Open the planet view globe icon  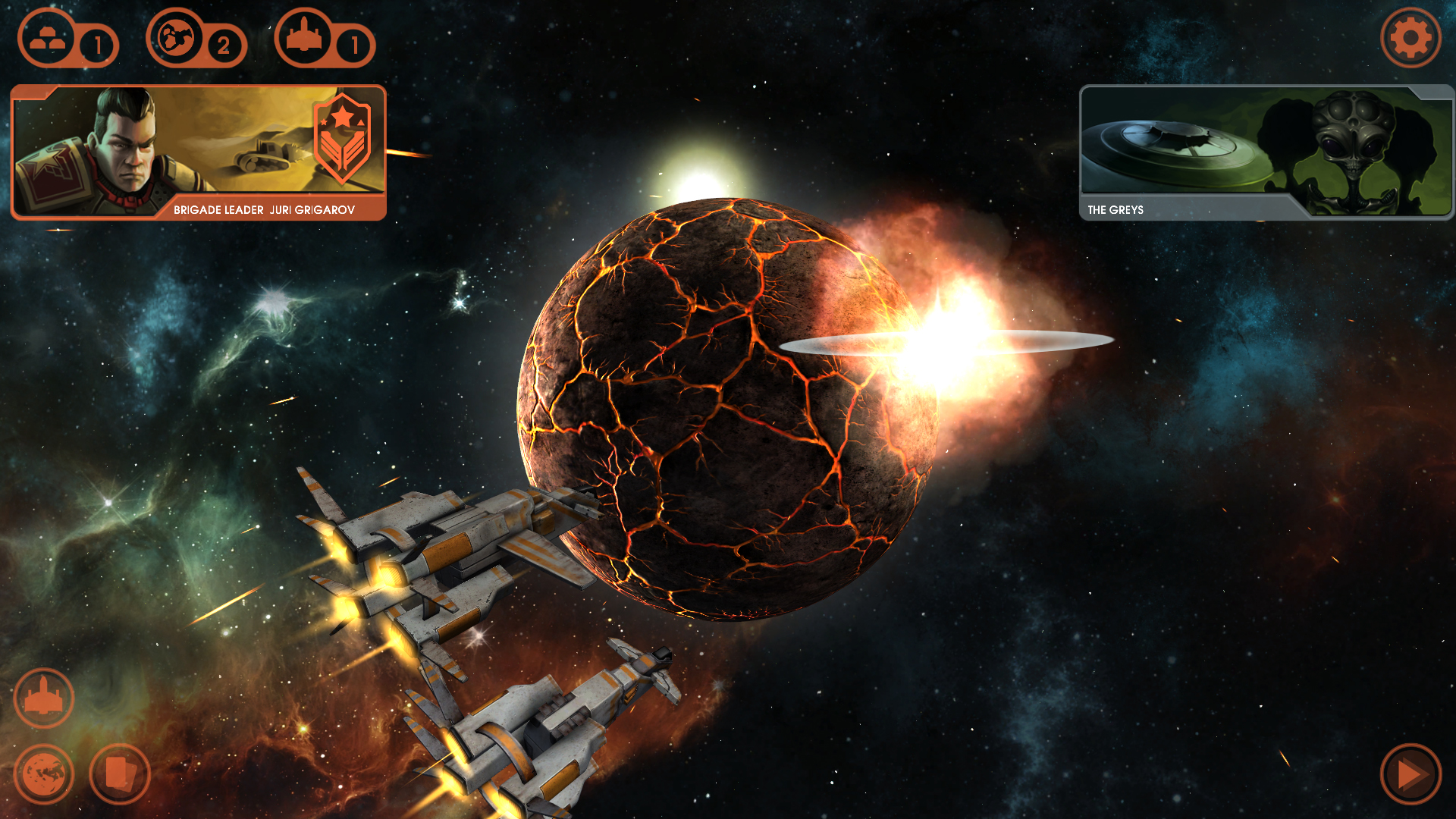[x=43, y=773]
